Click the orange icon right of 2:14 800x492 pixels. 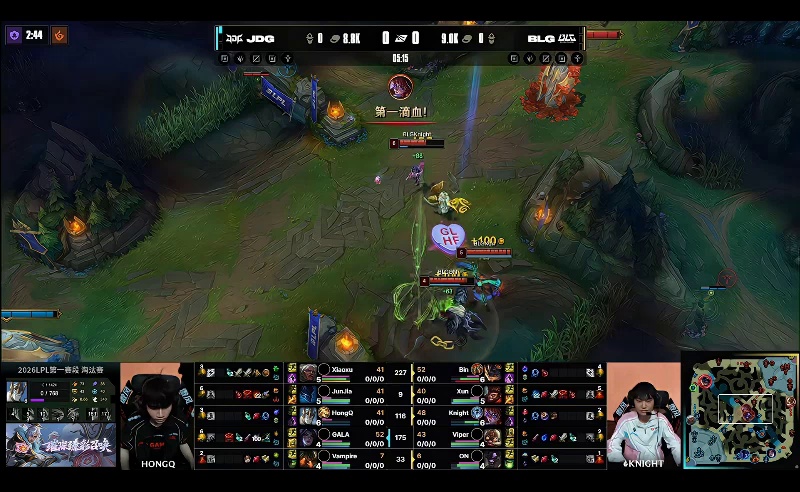point(59,35)
